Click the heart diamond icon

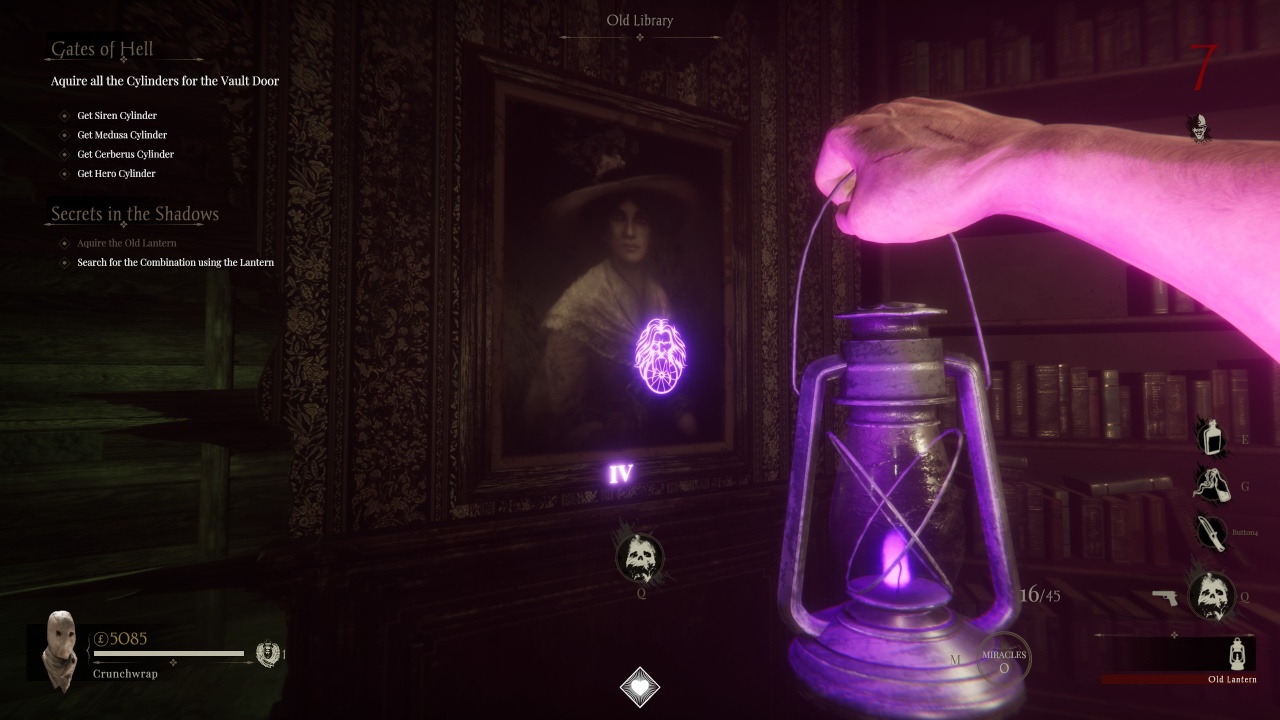[x=639, y=687]
